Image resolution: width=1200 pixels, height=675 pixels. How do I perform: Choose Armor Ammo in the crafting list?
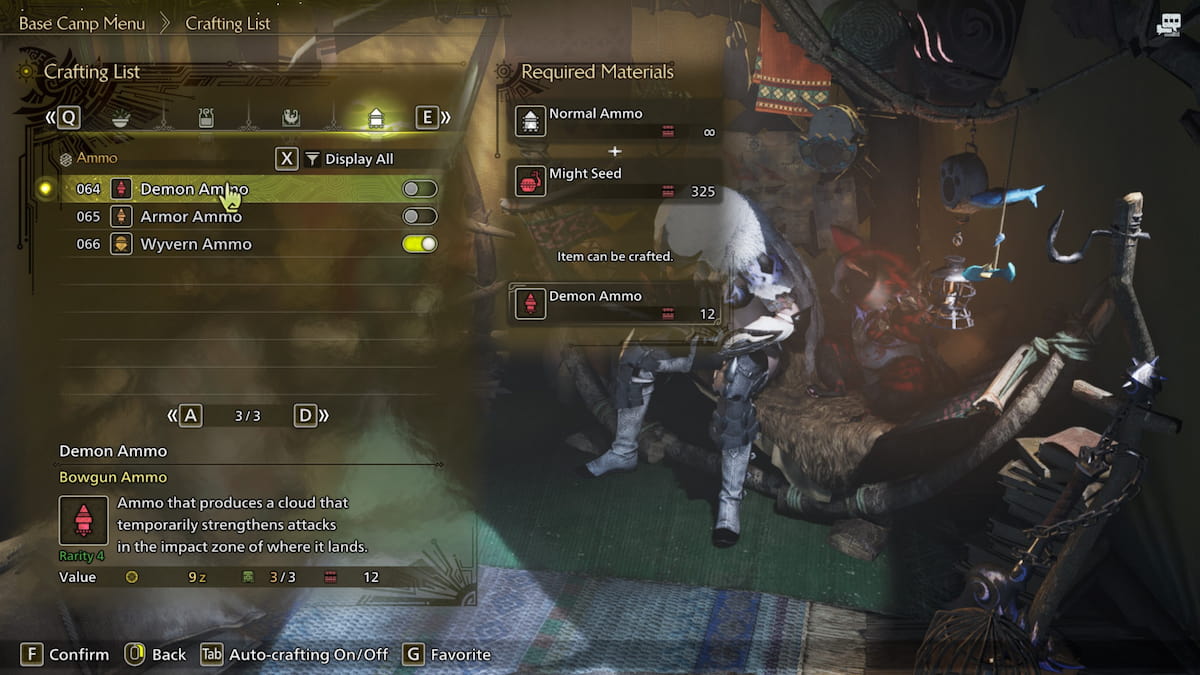tap(191, 217)
